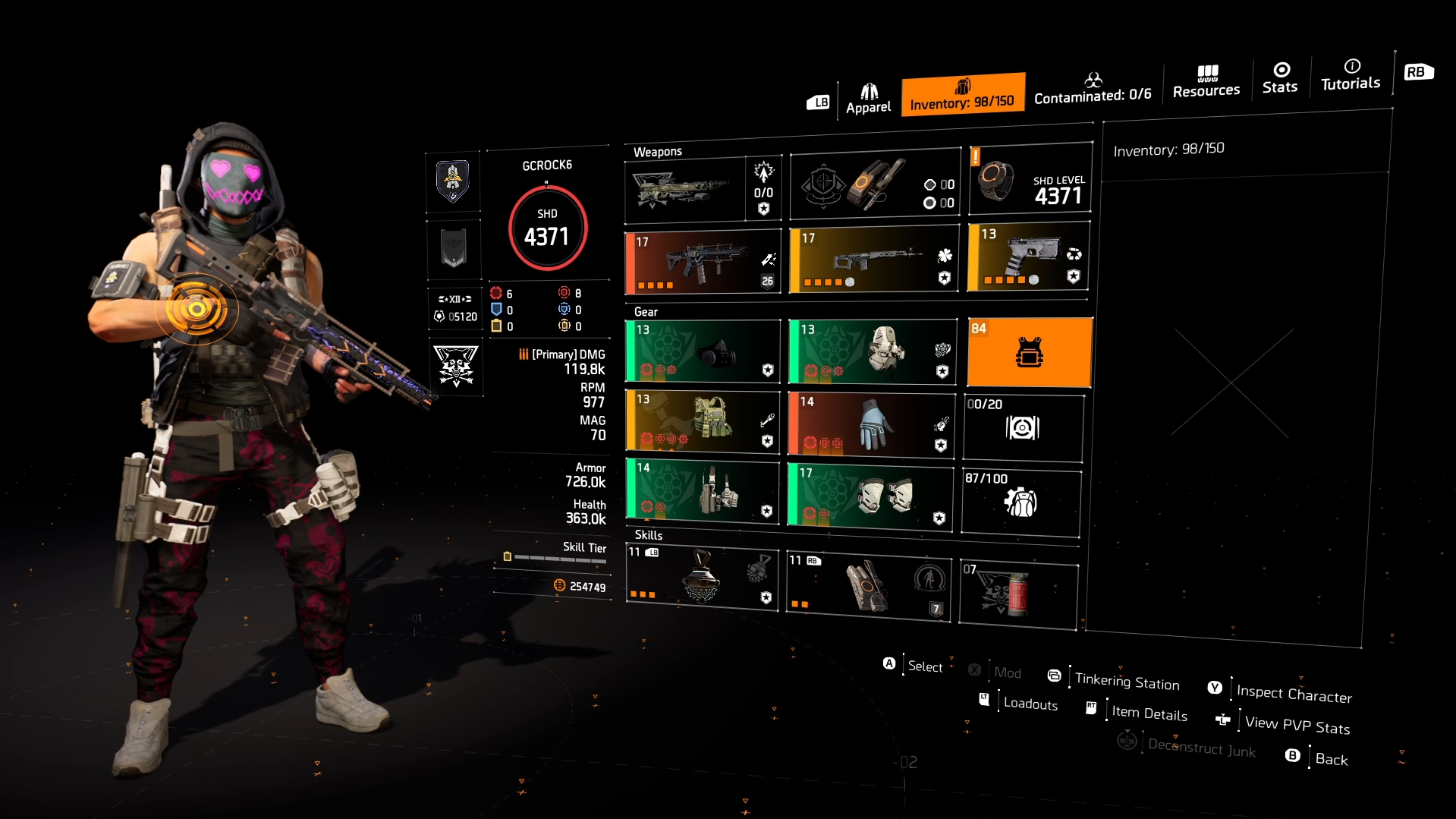
Task: Click the SHD level 4371 circle emblem
Action: point(547,228)
